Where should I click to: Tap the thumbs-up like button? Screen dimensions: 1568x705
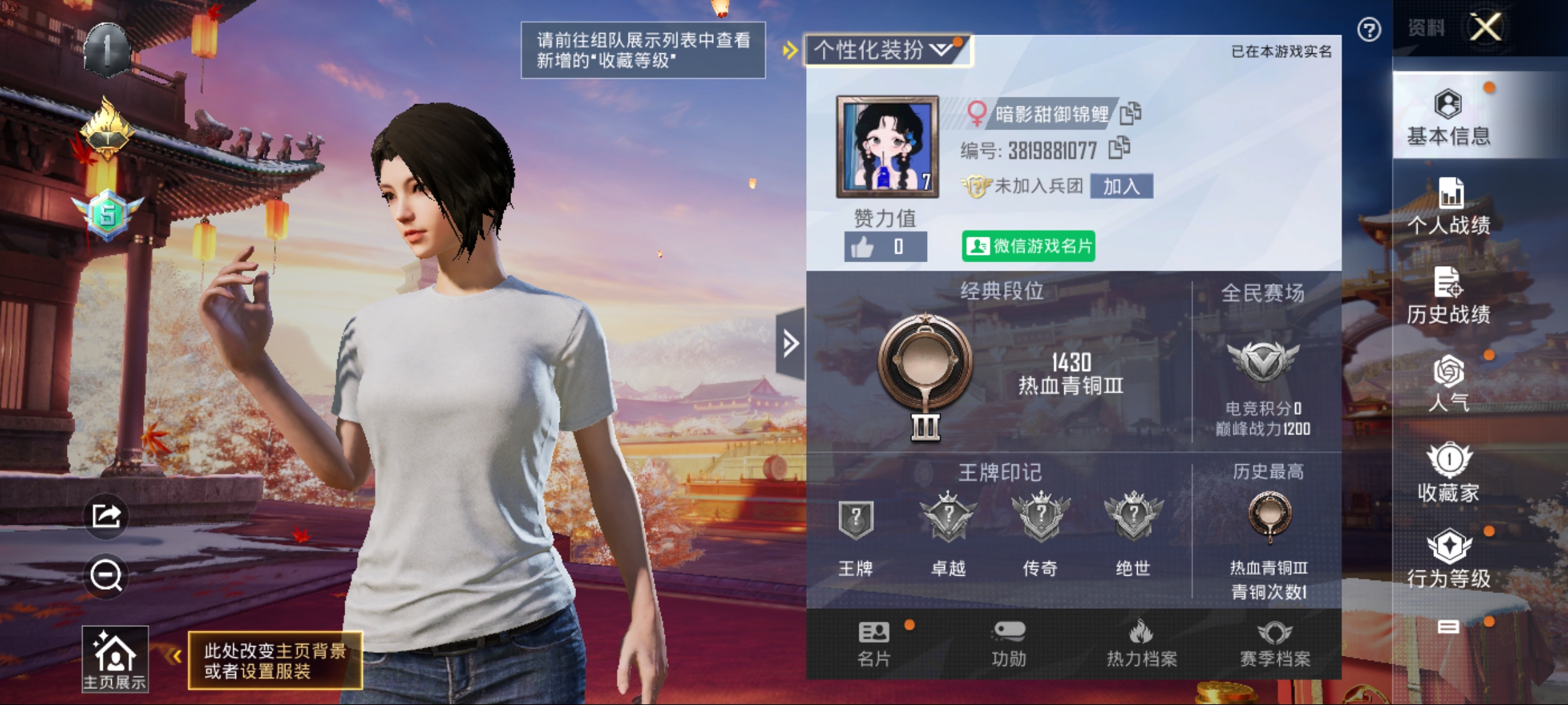(863, 247)
